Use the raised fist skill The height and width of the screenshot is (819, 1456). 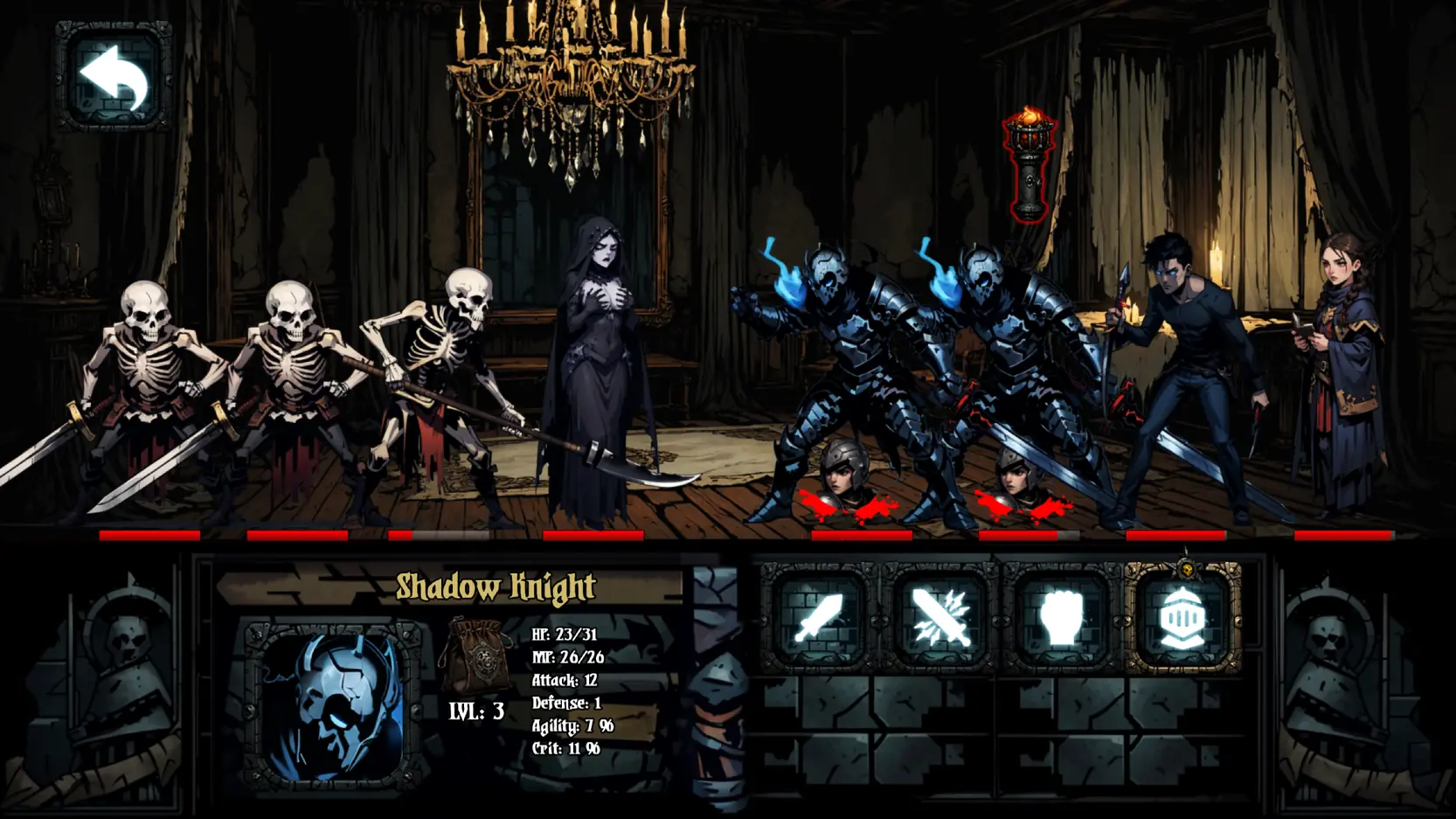click(1060, 619)
